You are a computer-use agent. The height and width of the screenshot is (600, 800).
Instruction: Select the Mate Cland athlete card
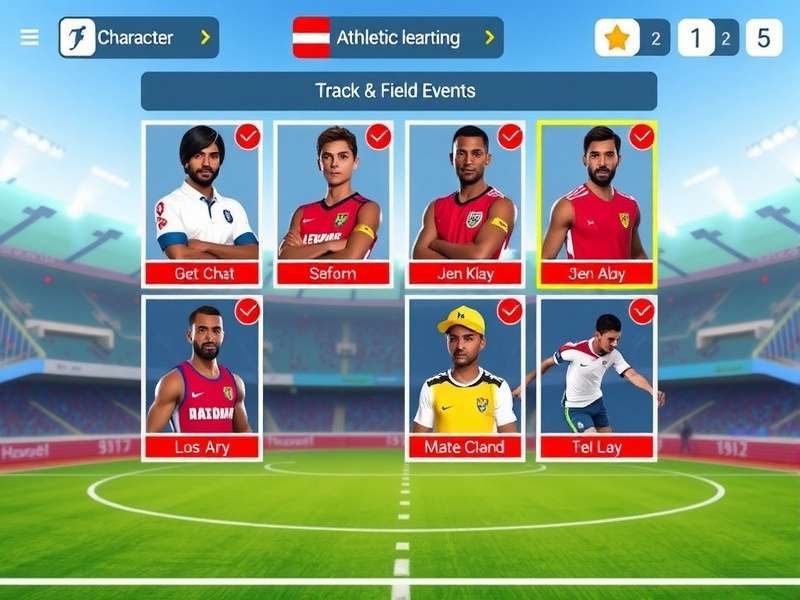click(465, 375)
